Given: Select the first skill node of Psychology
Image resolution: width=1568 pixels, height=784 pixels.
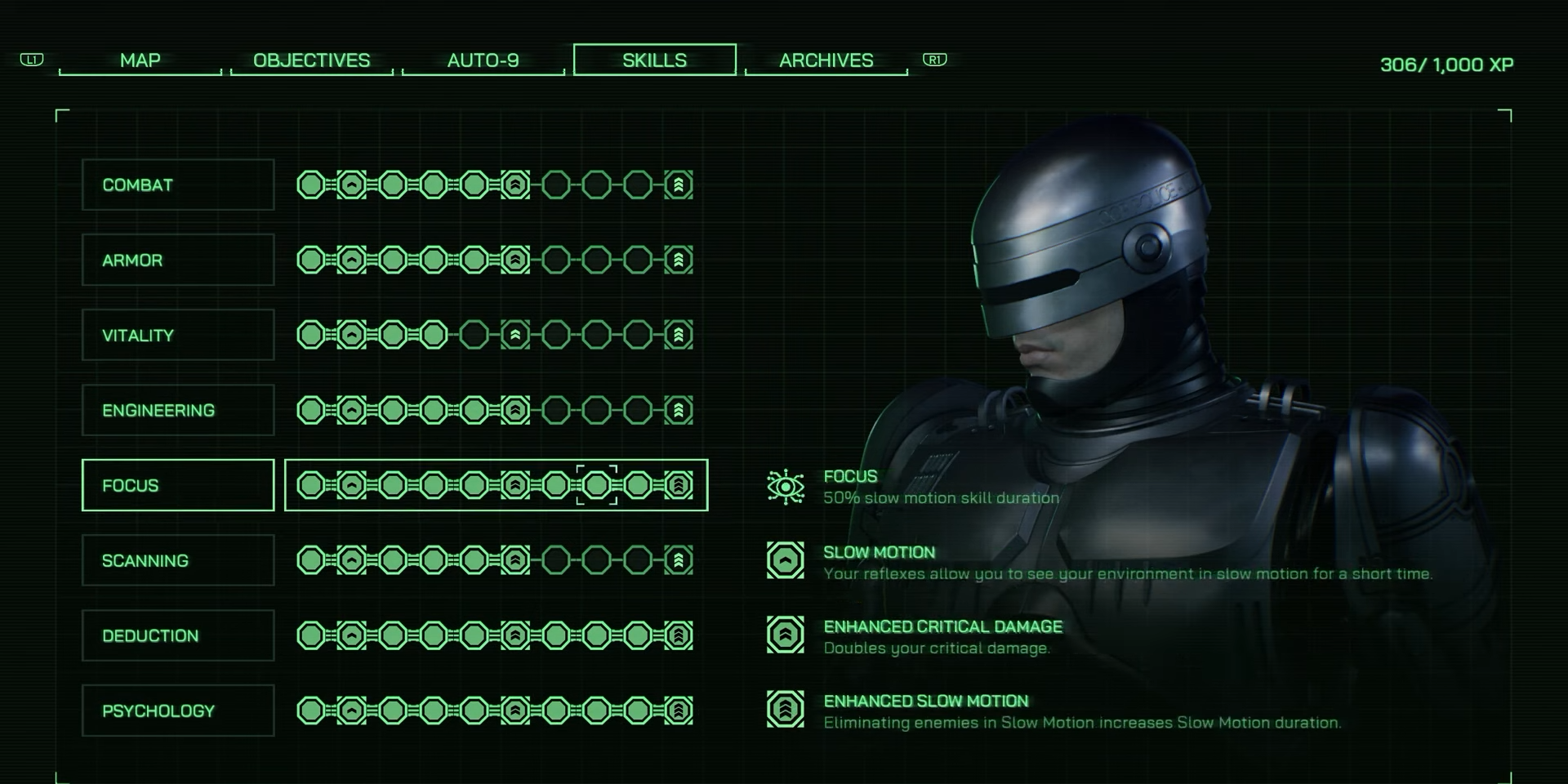Looking at the screenshot, I should pyautogui.click(x=313, y=710).
